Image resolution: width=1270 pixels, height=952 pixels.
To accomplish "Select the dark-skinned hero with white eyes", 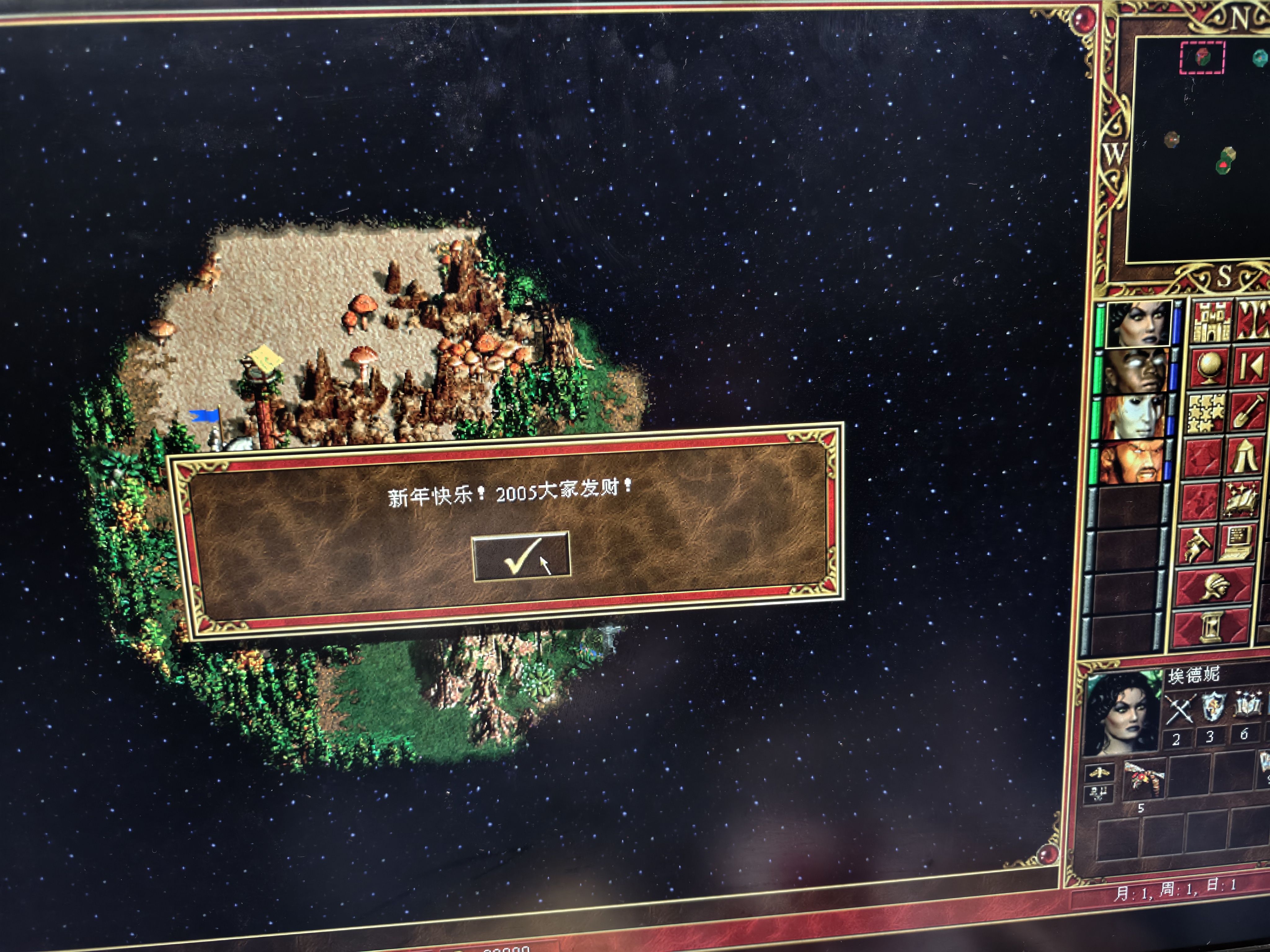I will (1136, 371).
